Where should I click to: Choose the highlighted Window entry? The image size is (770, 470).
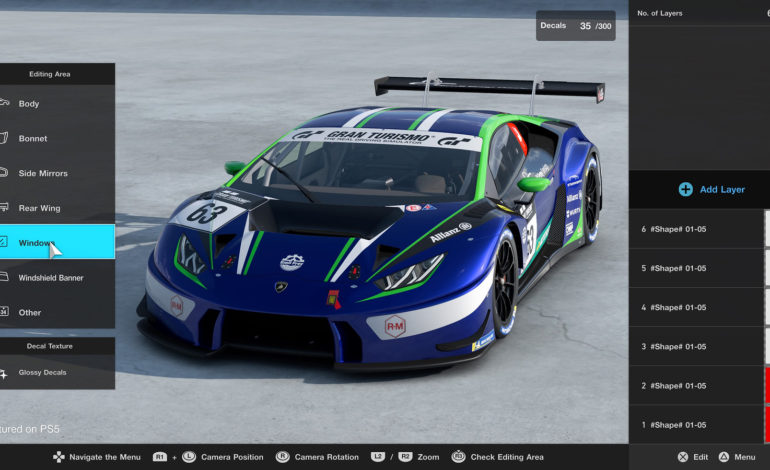pos(55,243)
